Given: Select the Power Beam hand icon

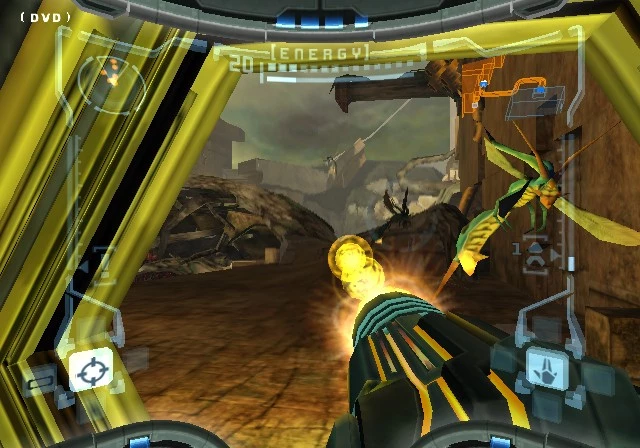Looking at the screenshot, I should (547, 367).
